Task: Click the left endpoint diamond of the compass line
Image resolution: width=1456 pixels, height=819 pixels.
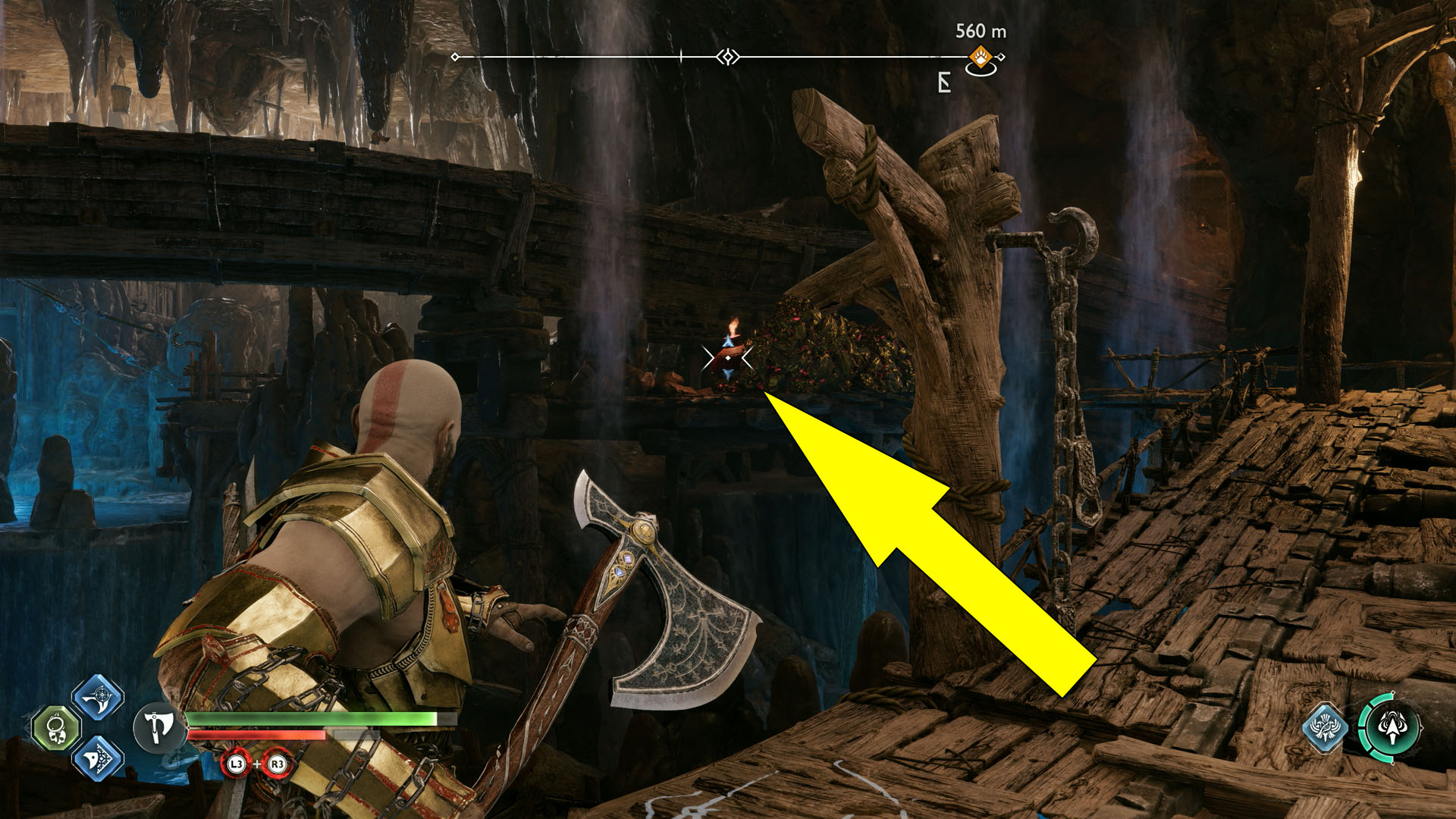Action: coord(453,56)
